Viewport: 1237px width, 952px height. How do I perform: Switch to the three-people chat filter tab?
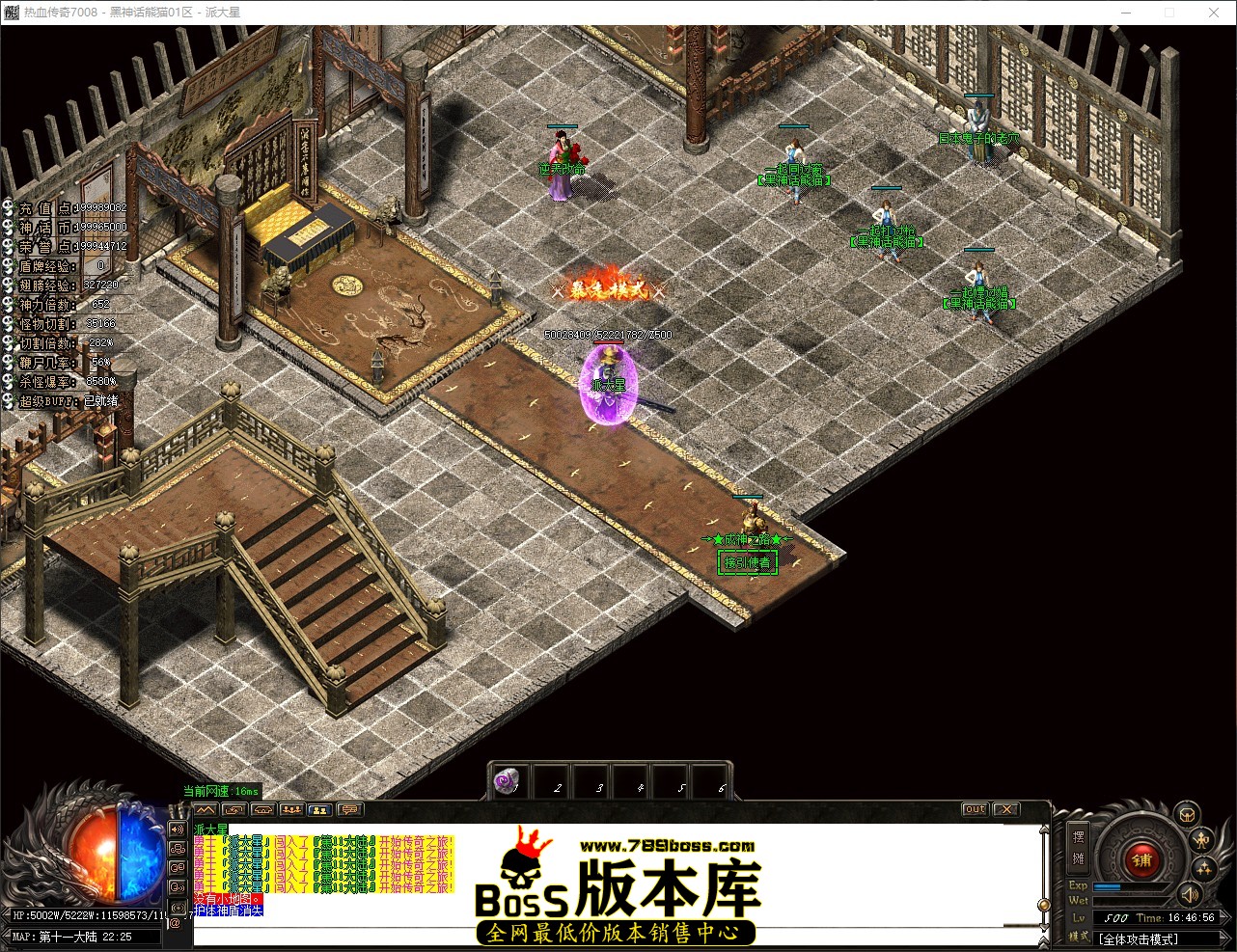[292, 809]
